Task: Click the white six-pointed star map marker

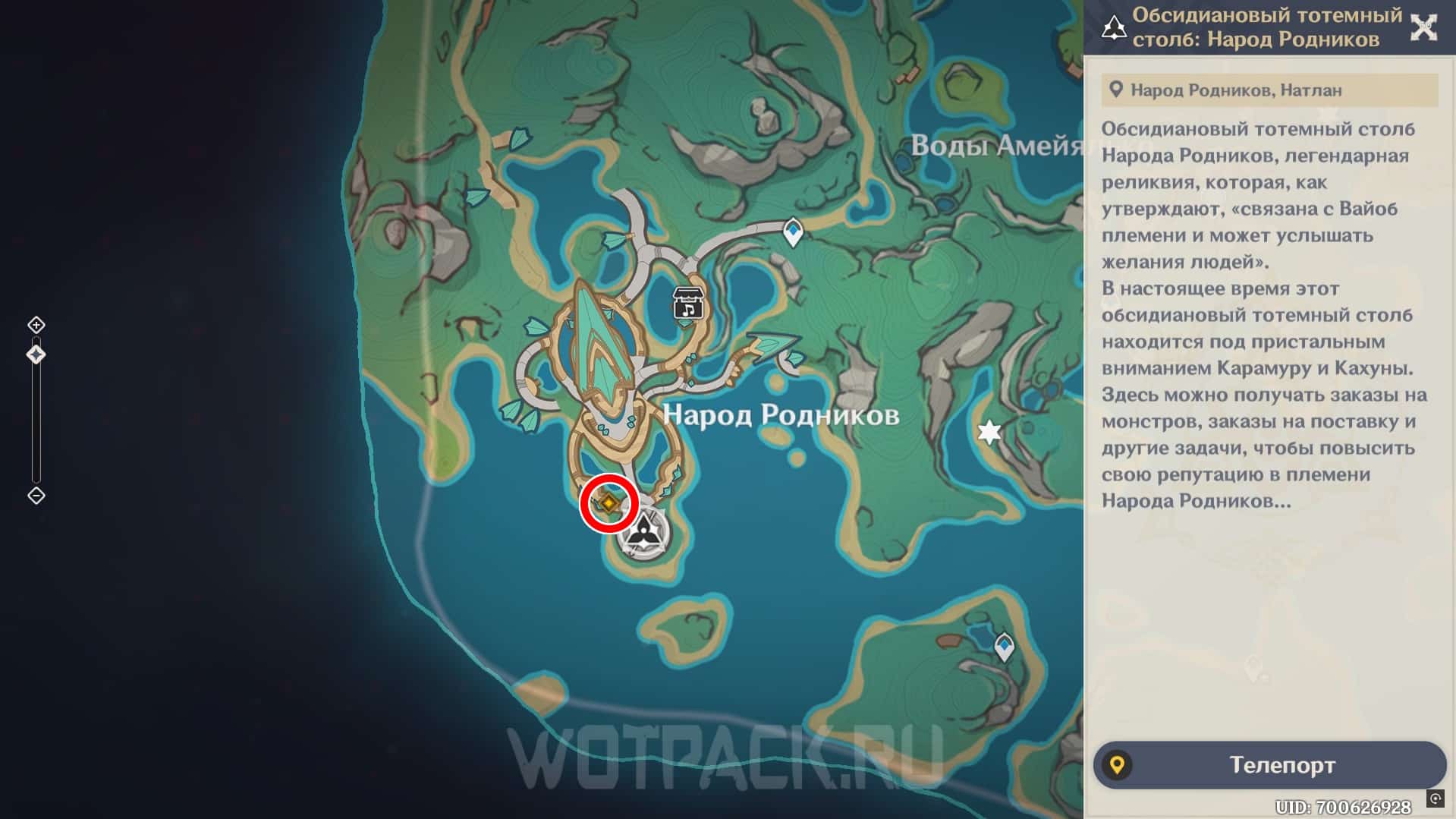Action: tap(989, 432)
